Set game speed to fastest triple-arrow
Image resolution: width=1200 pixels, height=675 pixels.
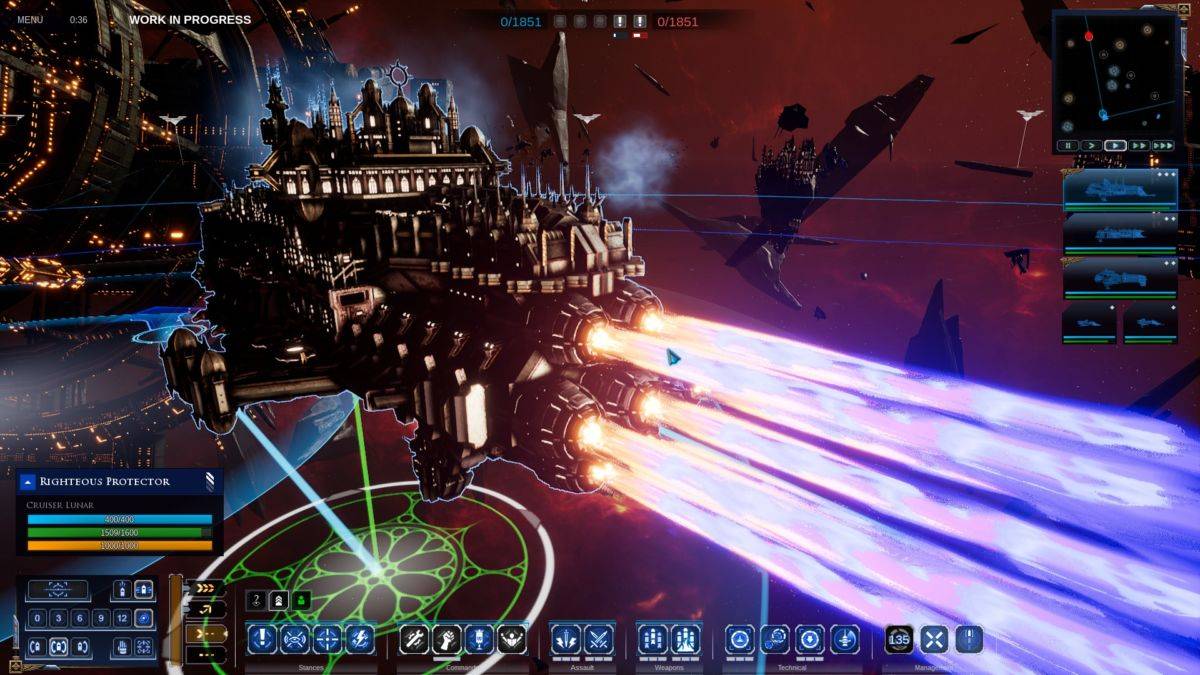pos(1162,146)
